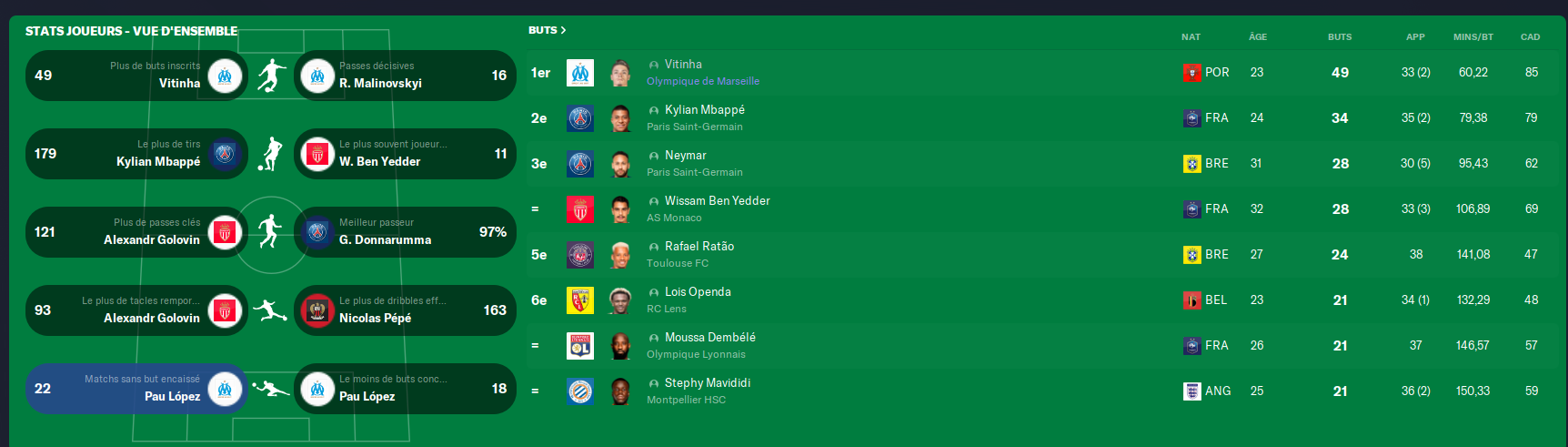Select Neymar in the scorers list
Viewport: 1568px width, 447px height.
coord(685,156)
